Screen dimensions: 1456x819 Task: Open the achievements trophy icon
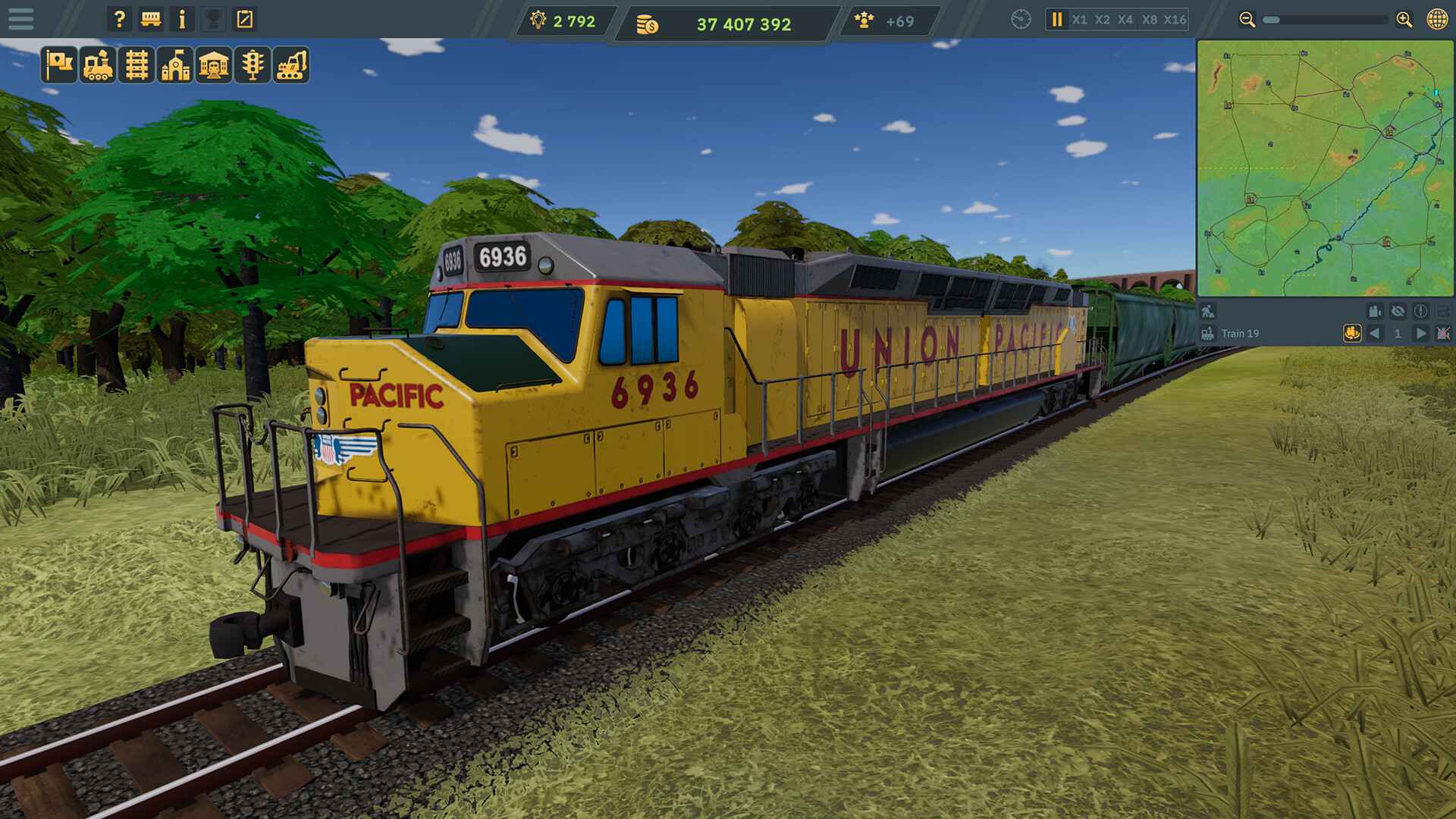tap(215, 19)
